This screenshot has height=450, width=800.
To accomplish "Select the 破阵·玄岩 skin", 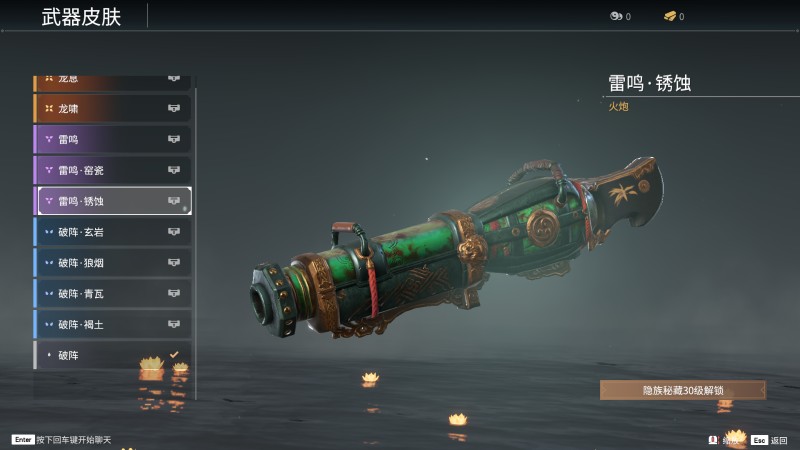I will (112, 232).
